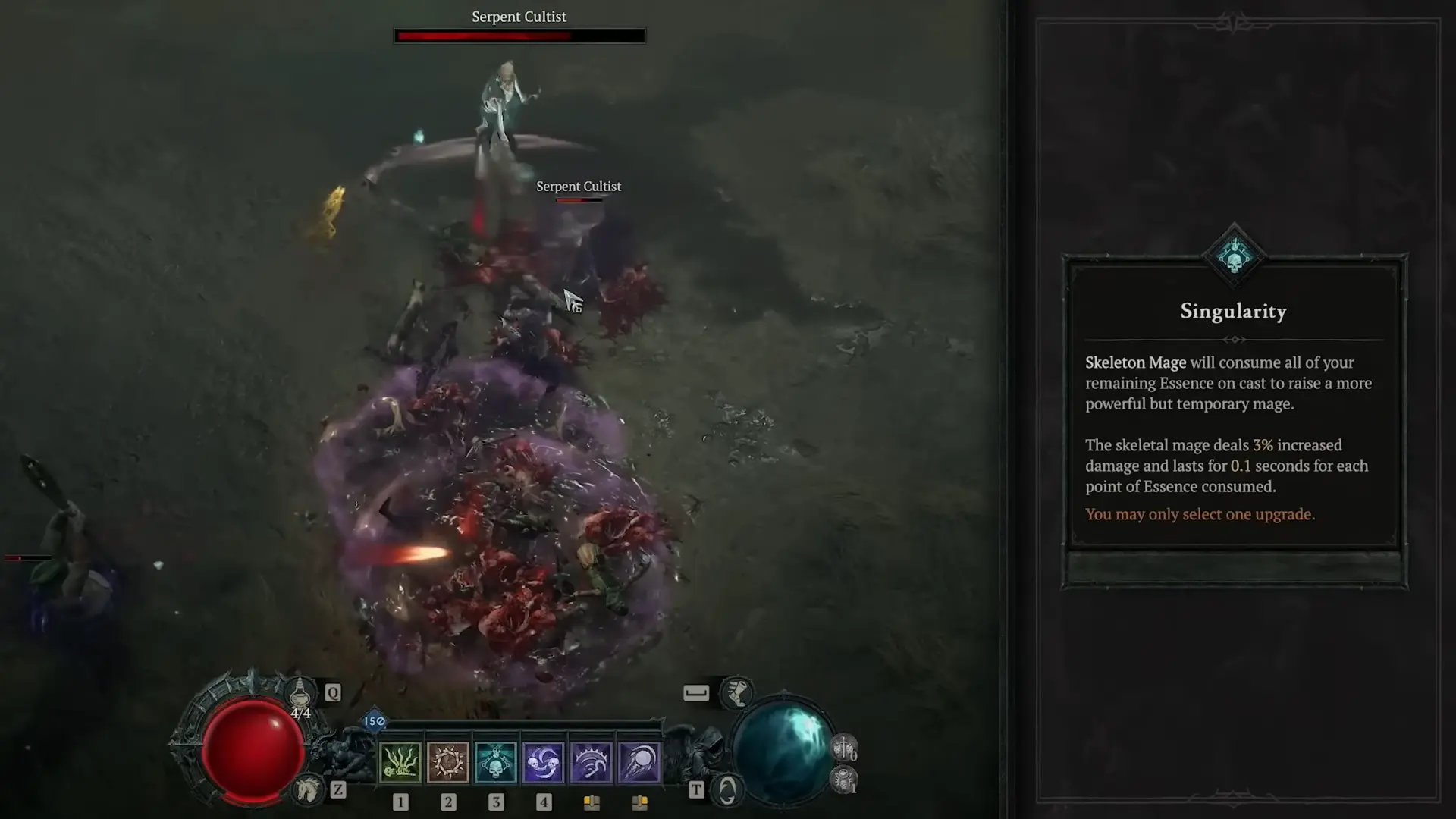
Task: Cast the green corpse tendrils skill
Action: pos(400,762)
